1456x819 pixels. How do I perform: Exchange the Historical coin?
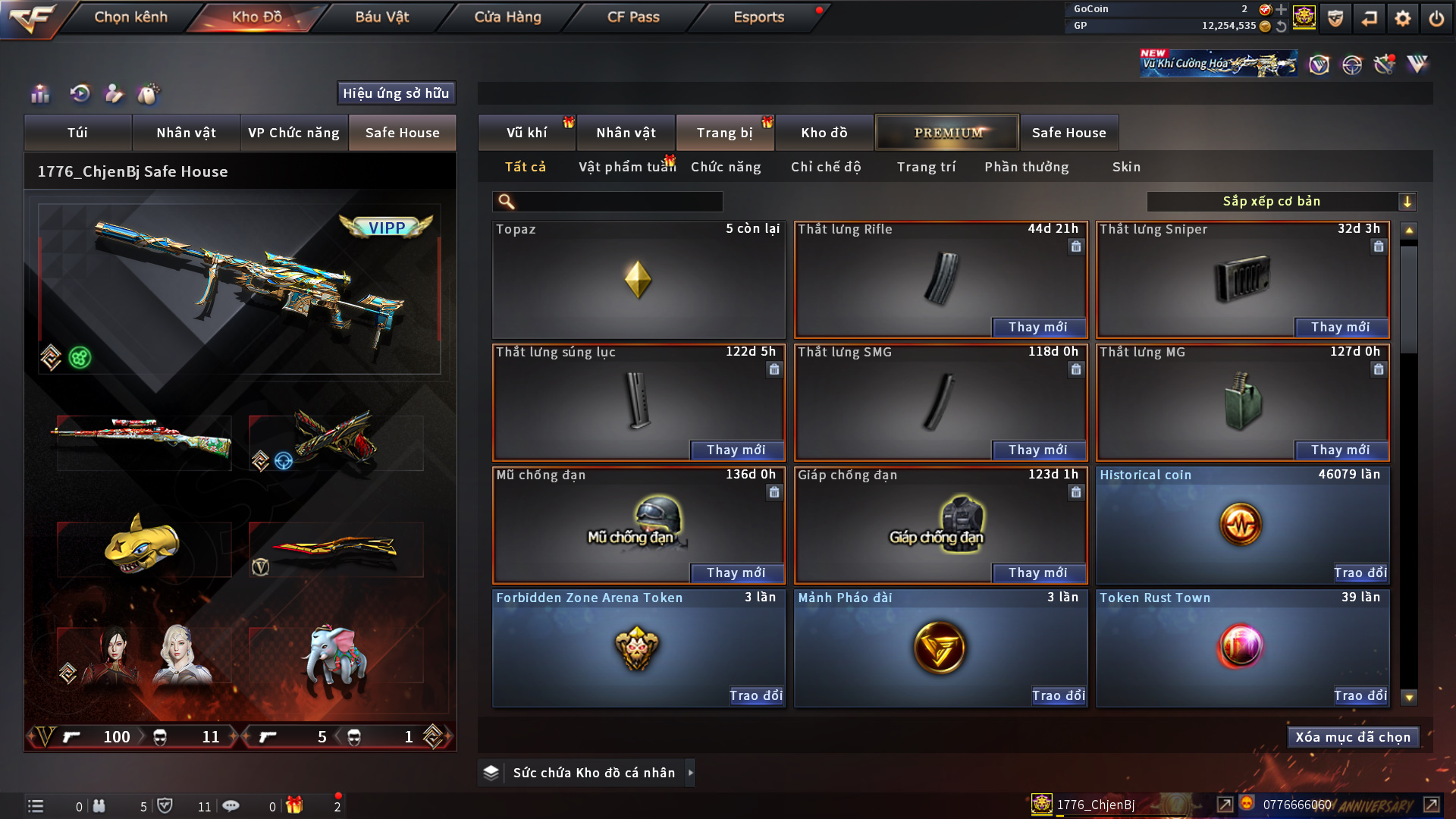1360,573
